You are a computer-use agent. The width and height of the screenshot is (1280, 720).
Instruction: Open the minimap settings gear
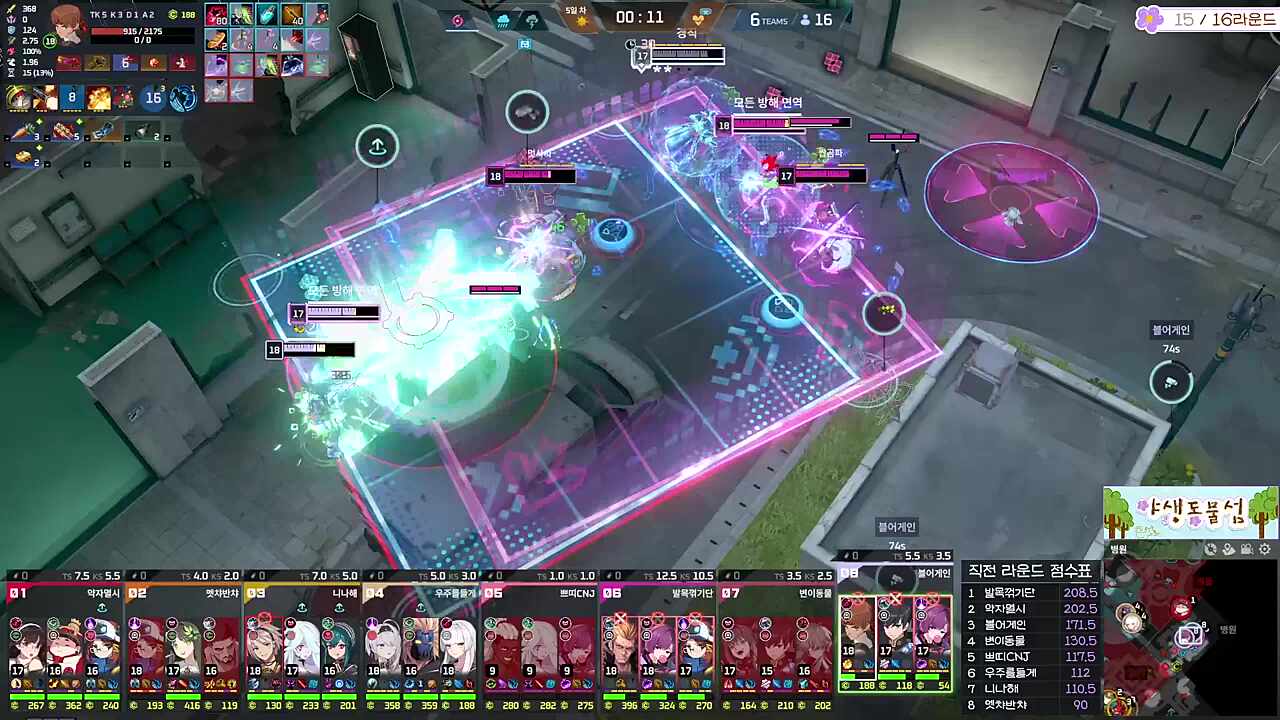(1265, 549)
